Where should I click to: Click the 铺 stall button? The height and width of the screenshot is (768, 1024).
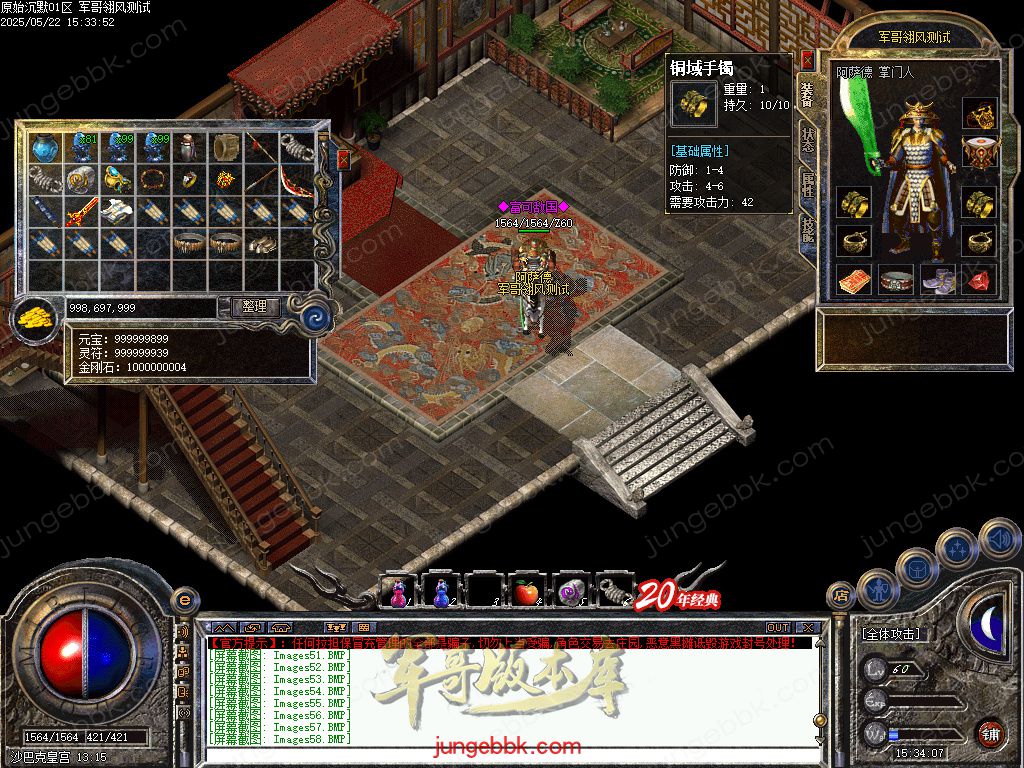point(990,733)
